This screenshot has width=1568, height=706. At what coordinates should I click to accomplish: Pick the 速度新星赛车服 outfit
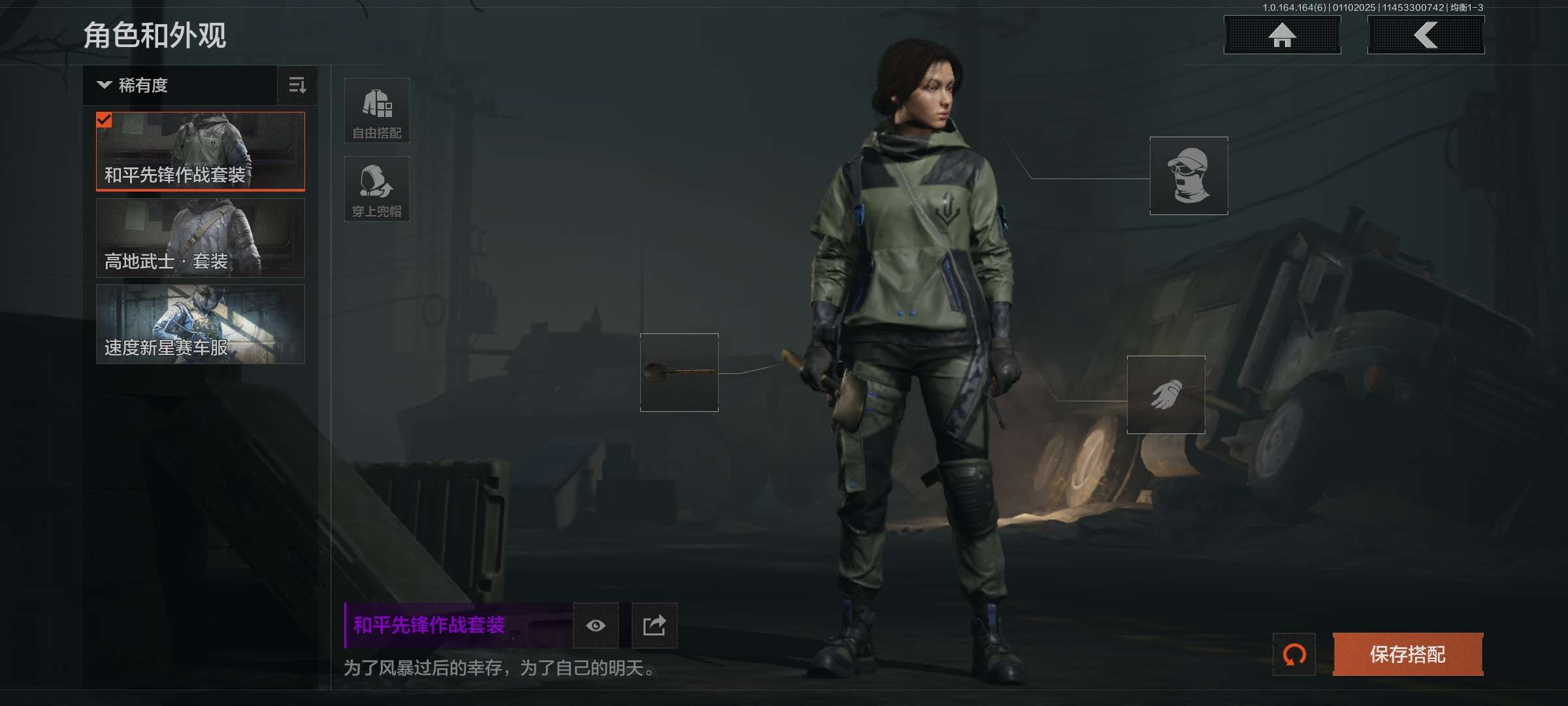(x=201, y=324)
